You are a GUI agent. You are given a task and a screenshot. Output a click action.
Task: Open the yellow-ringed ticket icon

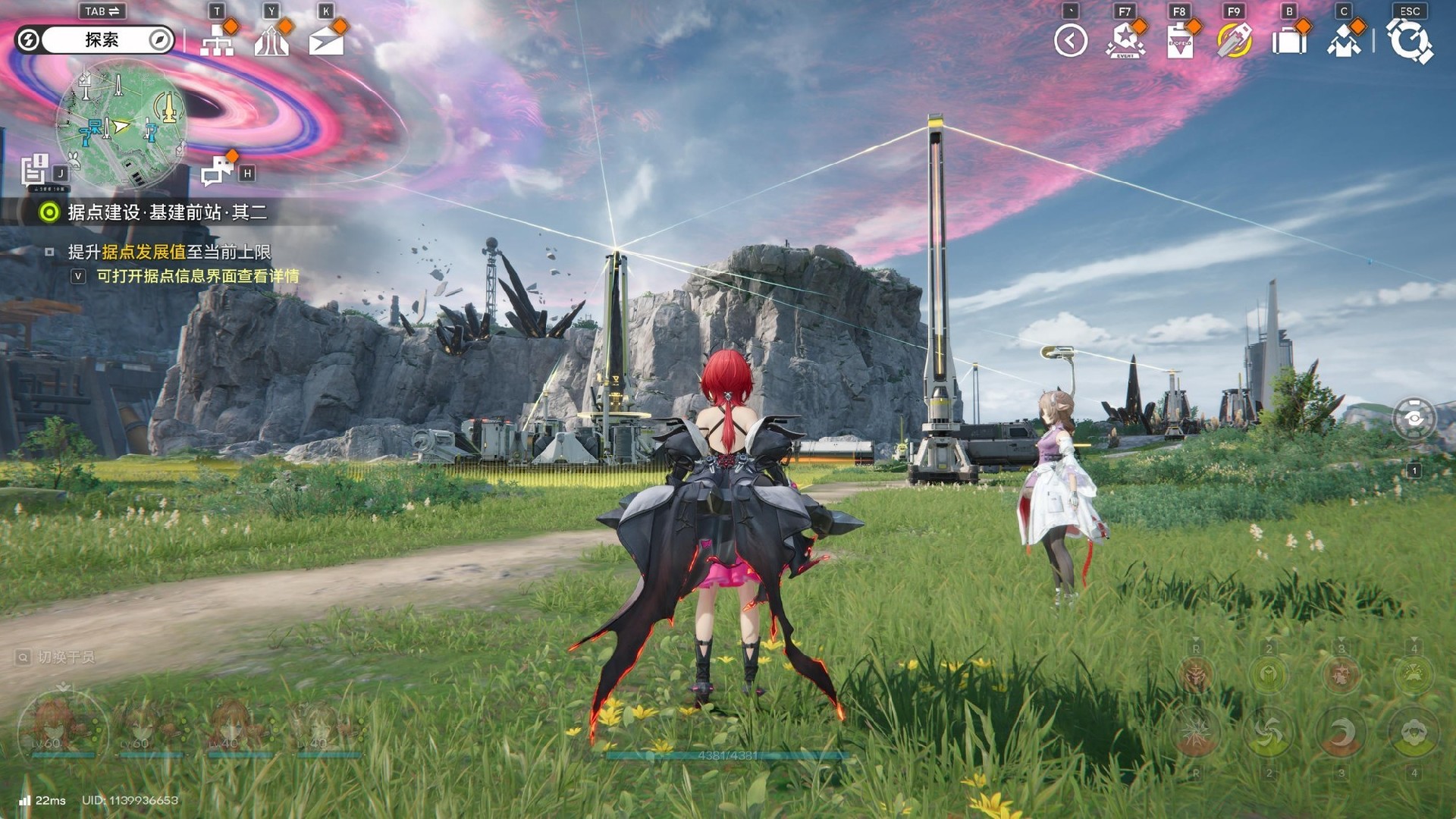[x=1235, y=41]
